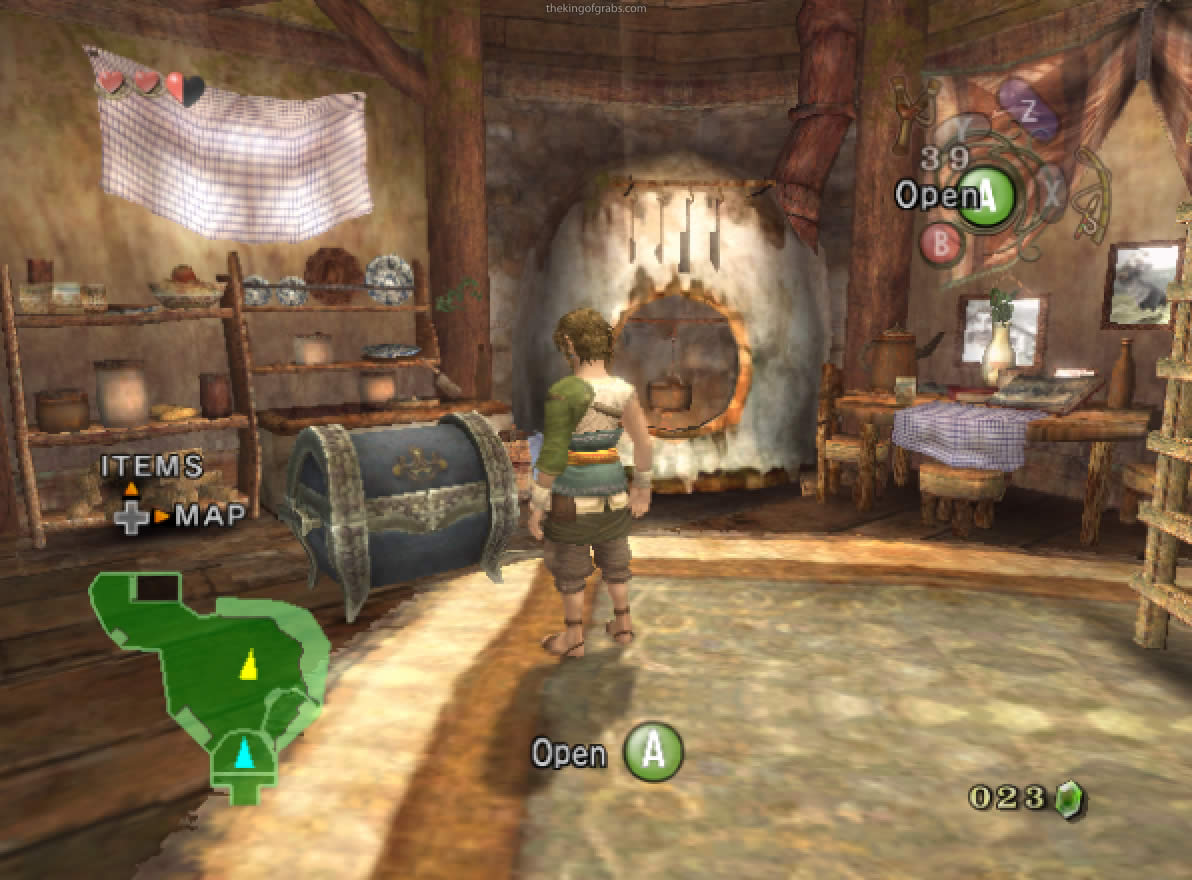Click the thekingofgrabs.com watermark text

pyautogui.click(x=597, y=9)
